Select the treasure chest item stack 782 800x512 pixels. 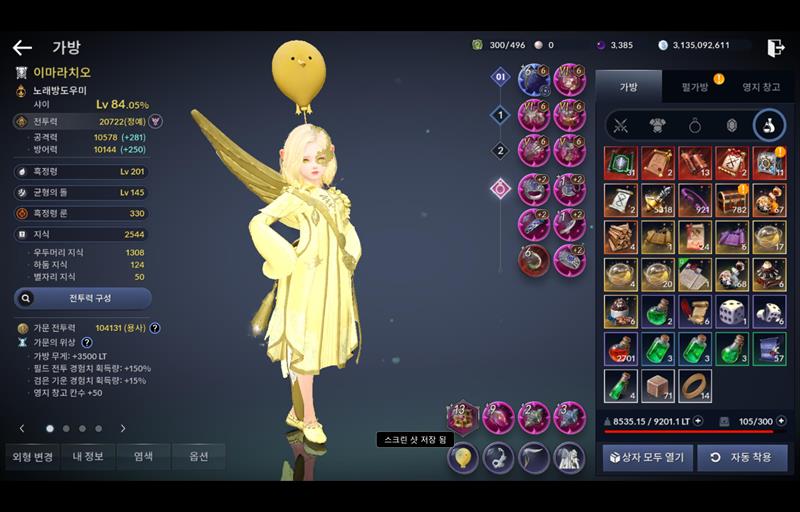tap(732, 200)
